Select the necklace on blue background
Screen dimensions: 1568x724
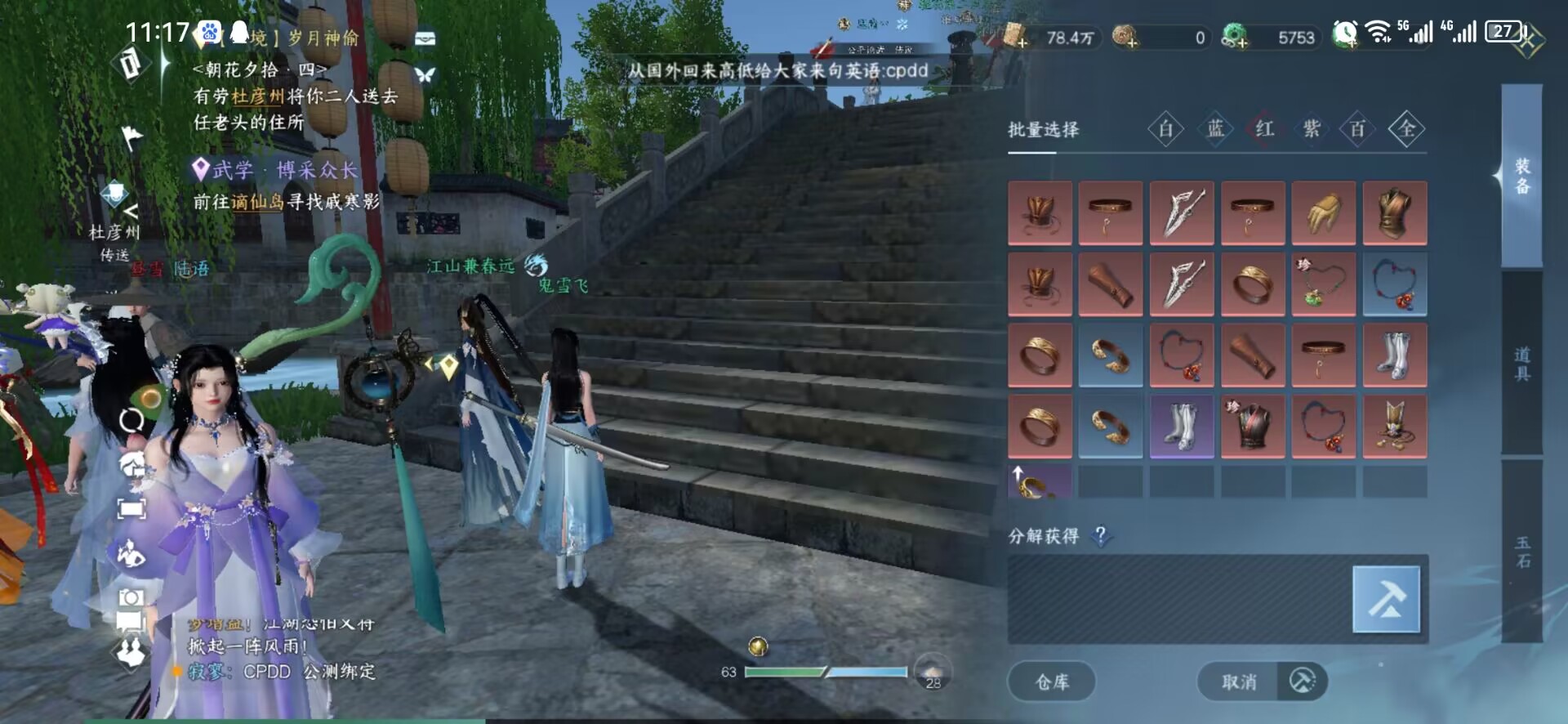pyautogui.click(x=1395, y=284)
